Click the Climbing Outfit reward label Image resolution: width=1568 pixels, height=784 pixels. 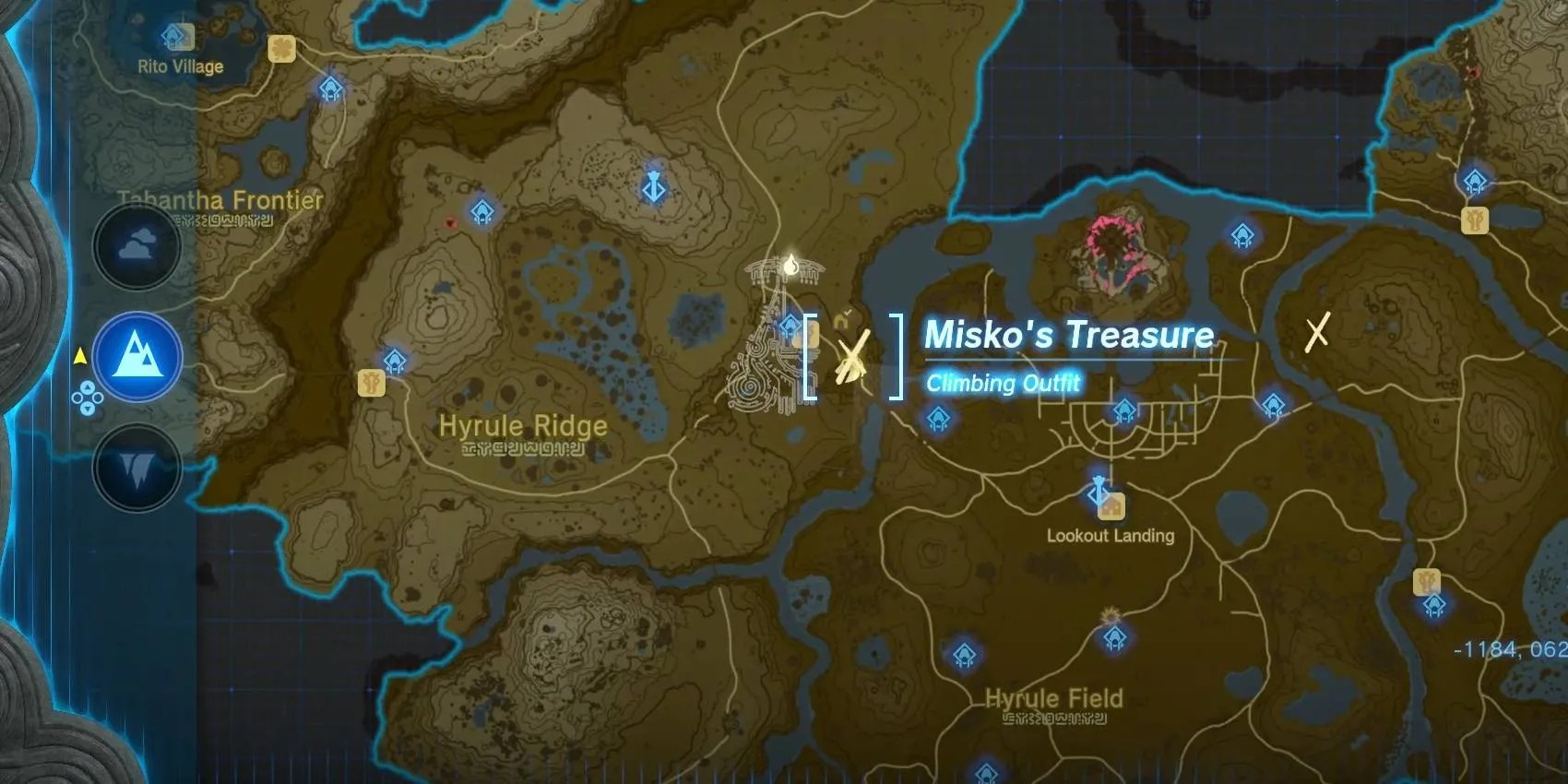[x=1003, y=384]
